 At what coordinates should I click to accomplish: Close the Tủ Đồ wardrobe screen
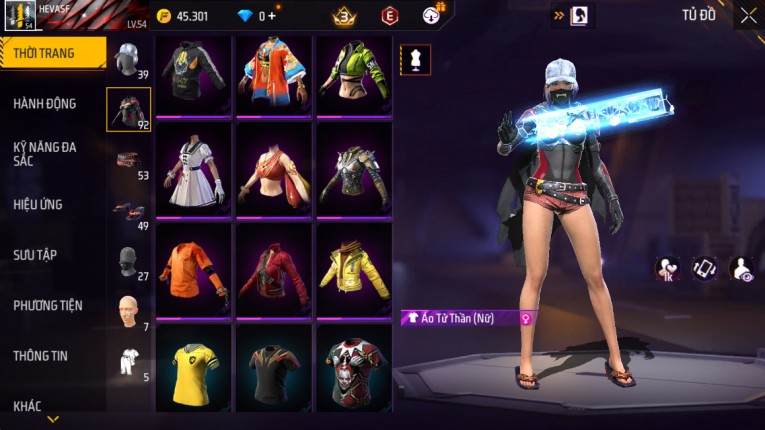click(x=748, y=15)
